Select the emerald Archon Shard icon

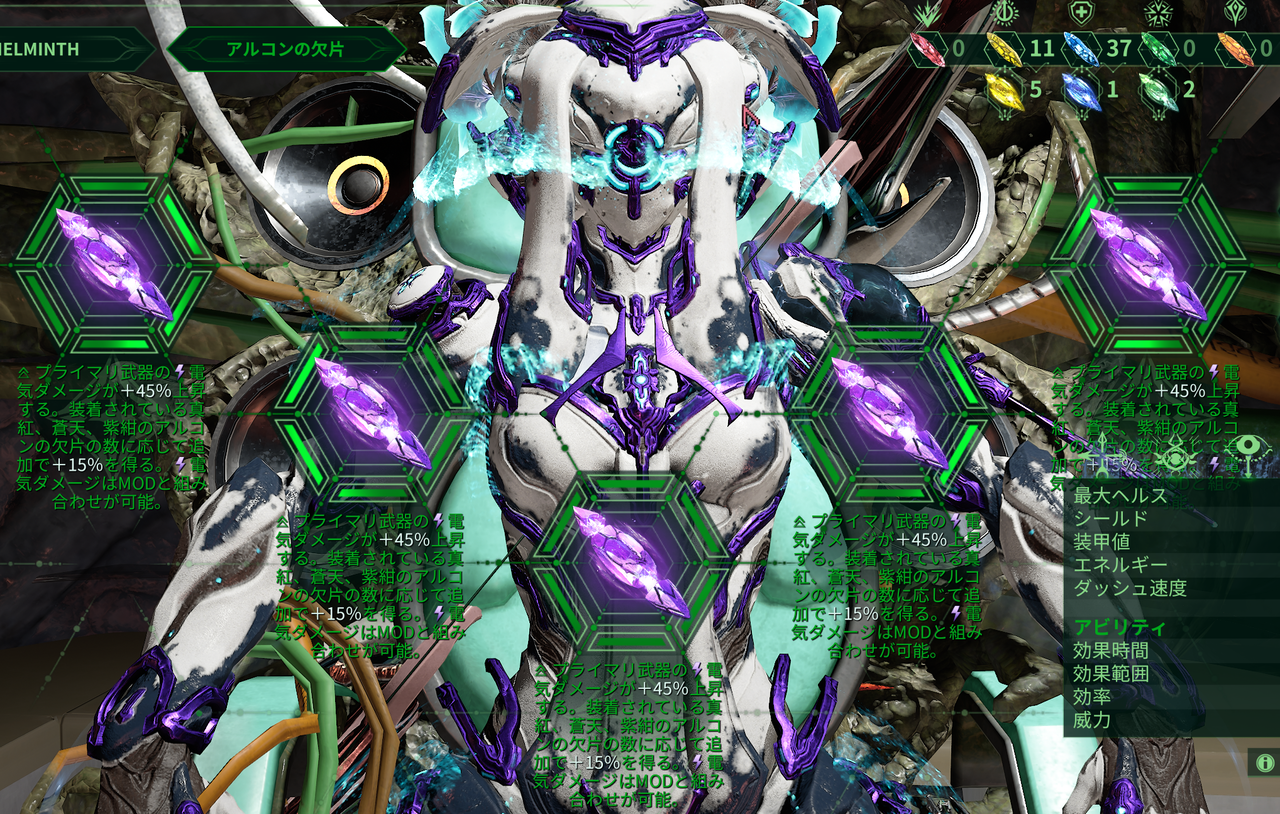coord(1157,49)
